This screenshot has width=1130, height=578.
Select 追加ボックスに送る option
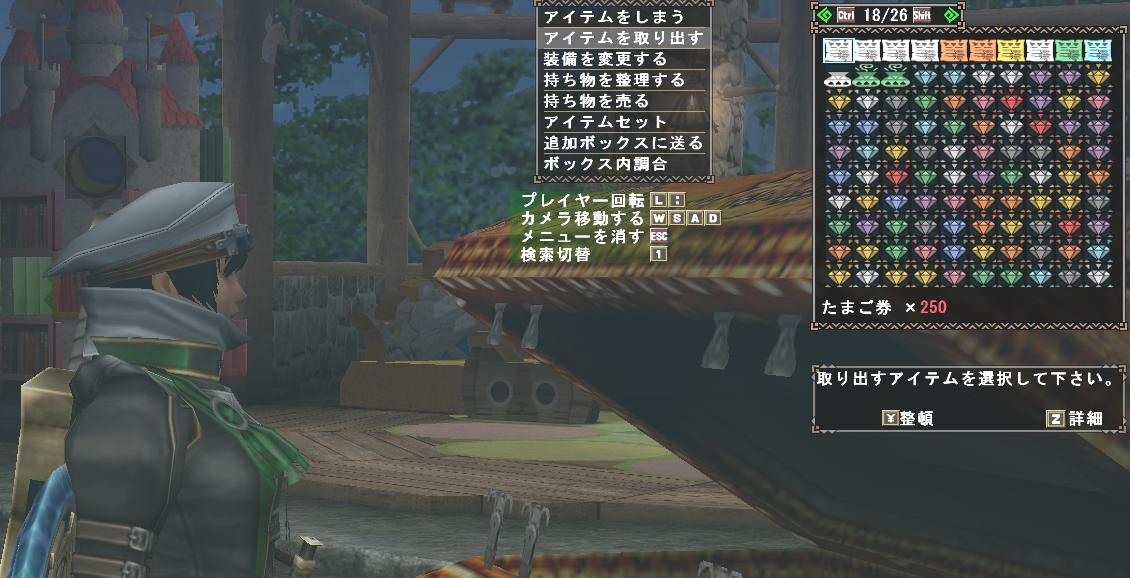[x=621, y=143]
